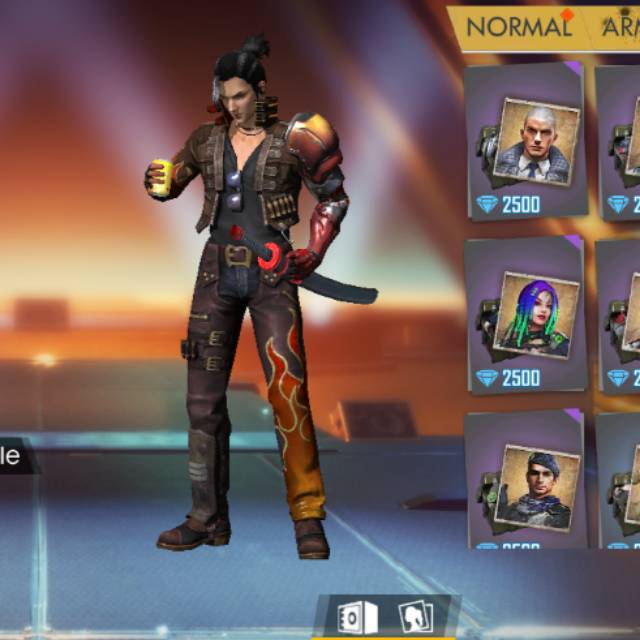Switch to the NORMAL tab

click(x=518, y=27)
